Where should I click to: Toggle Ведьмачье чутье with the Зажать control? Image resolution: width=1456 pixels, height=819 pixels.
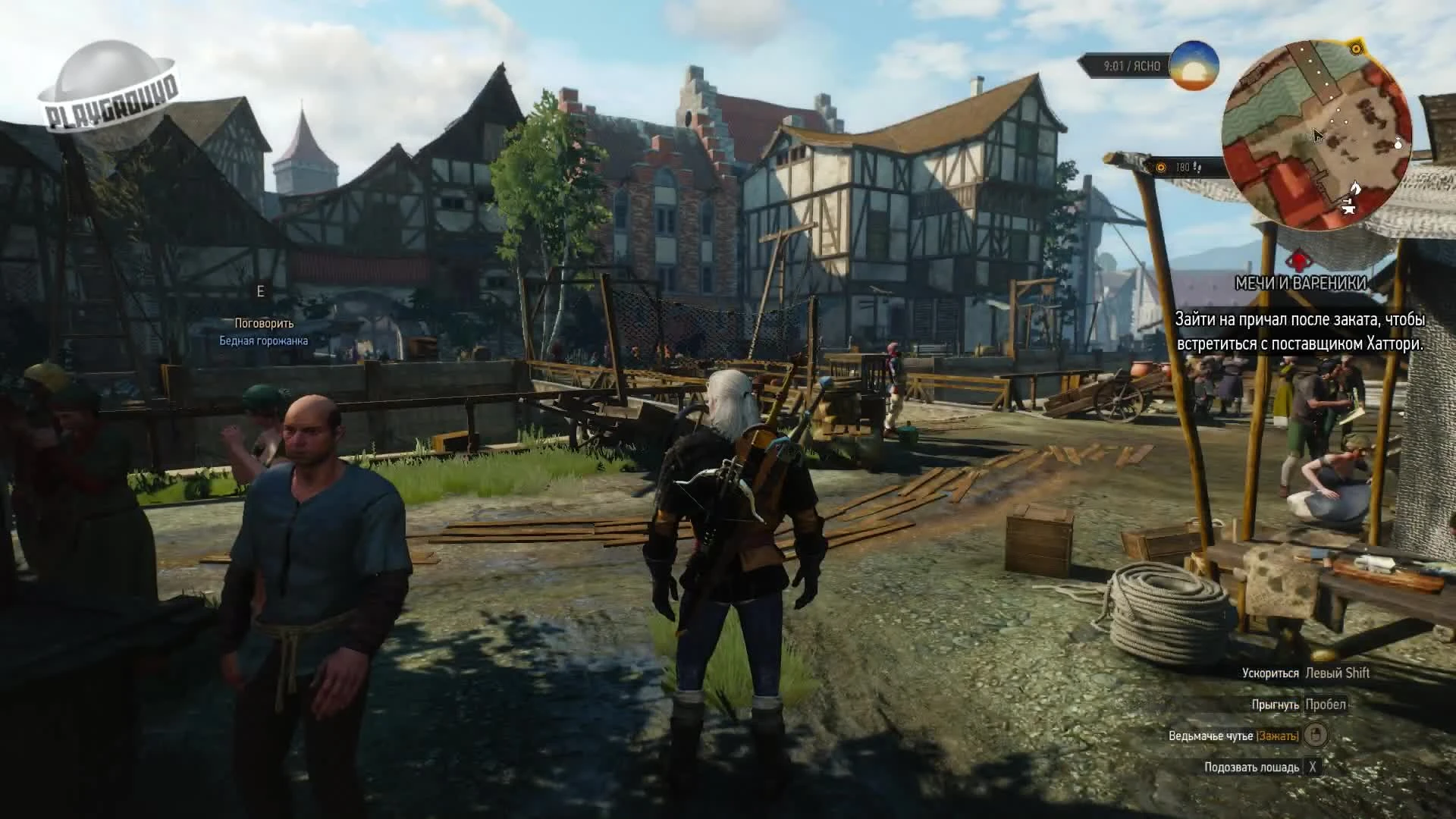(x=1277, y=736)
